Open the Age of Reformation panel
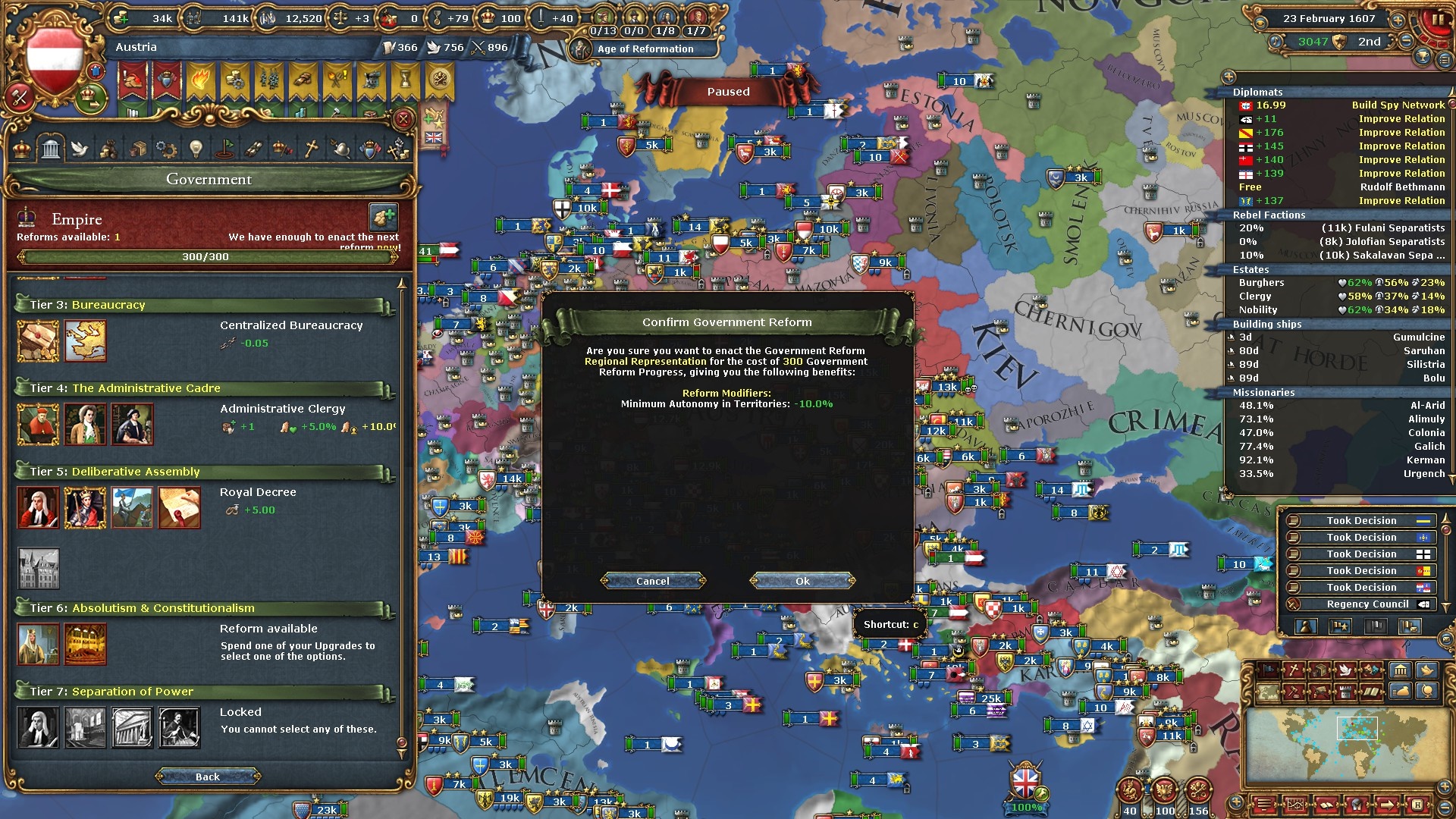Viewport: 1456px width, 819px height. click(645, 49)
